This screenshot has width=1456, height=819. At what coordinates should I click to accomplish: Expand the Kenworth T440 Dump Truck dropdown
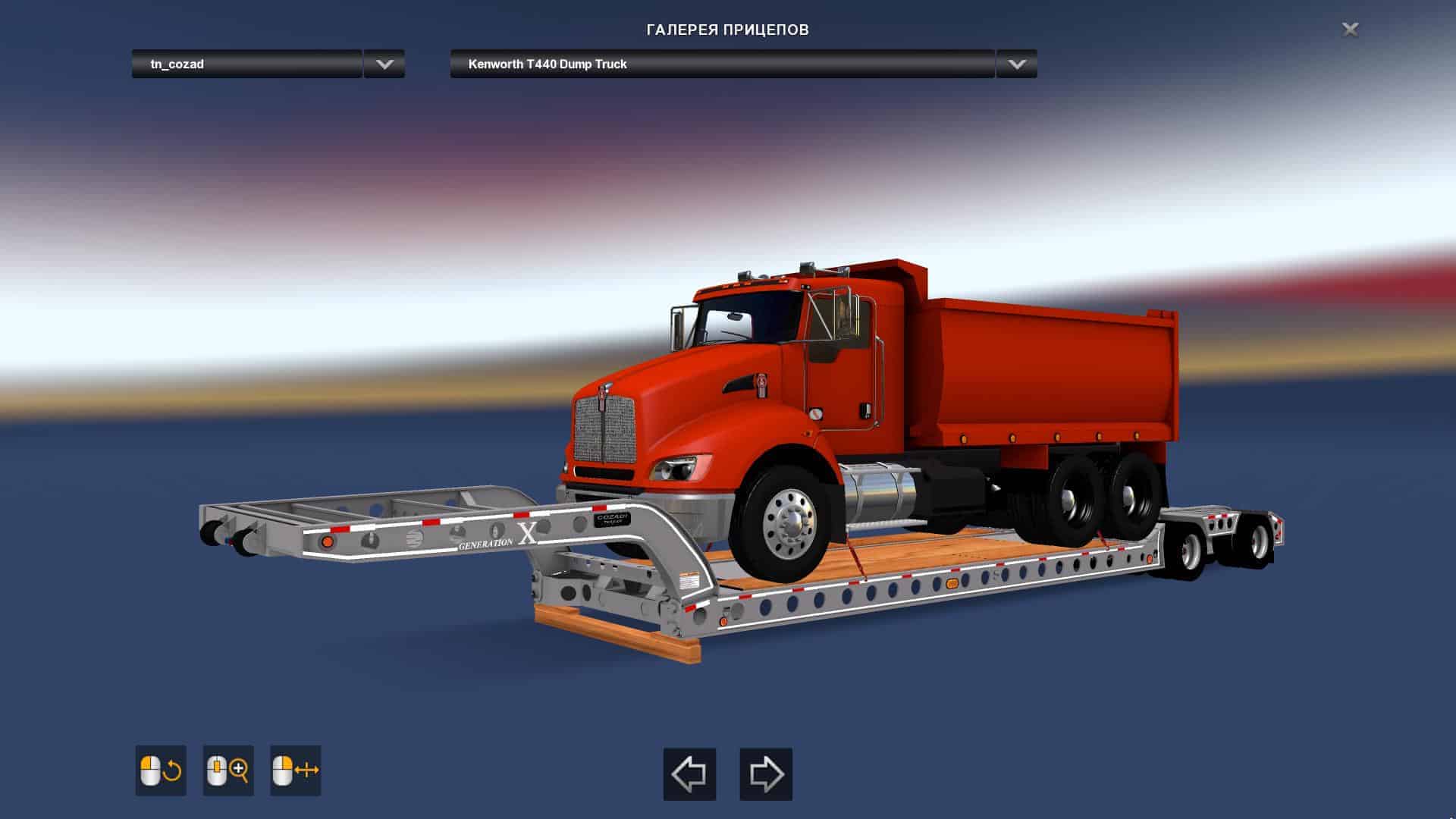[x=1016, y=64]
